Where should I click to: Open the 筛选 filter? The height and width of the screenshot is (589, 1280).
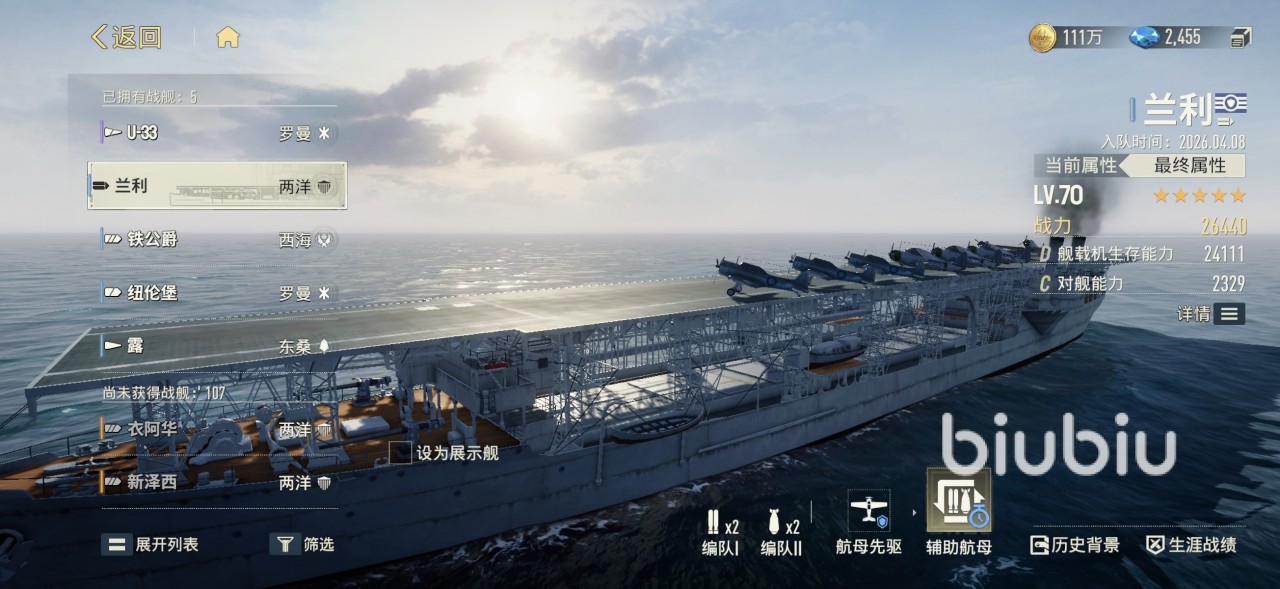coord(304,544)
